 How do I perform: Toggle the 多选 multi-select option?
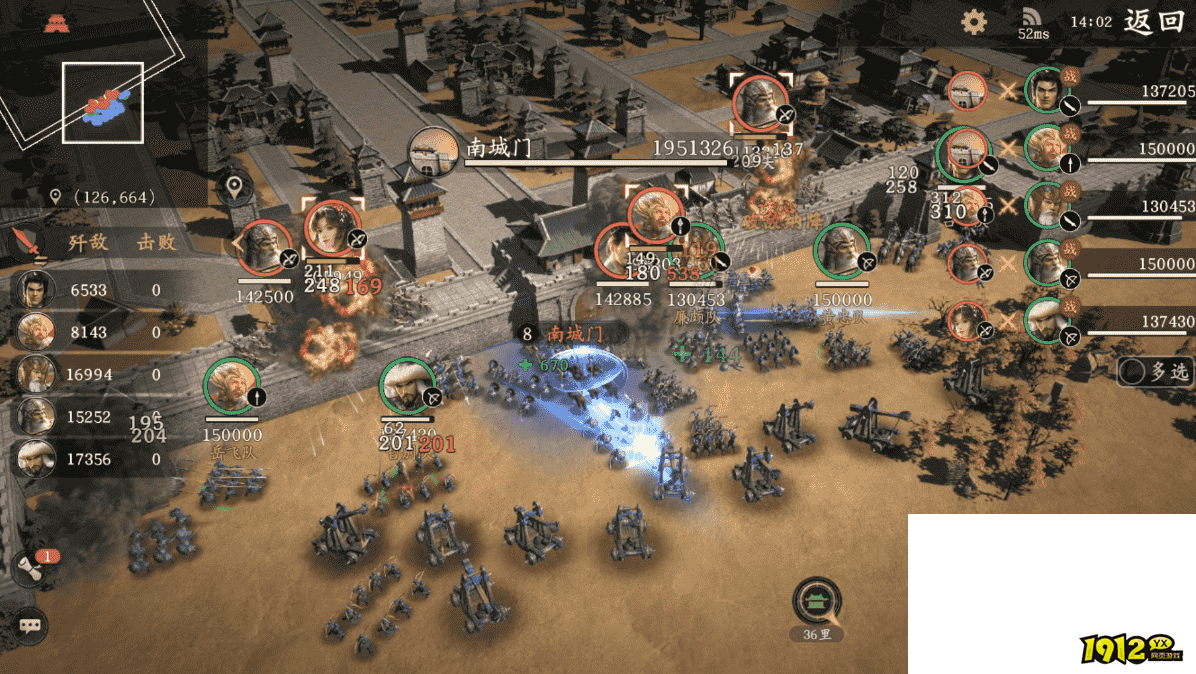1156,371
